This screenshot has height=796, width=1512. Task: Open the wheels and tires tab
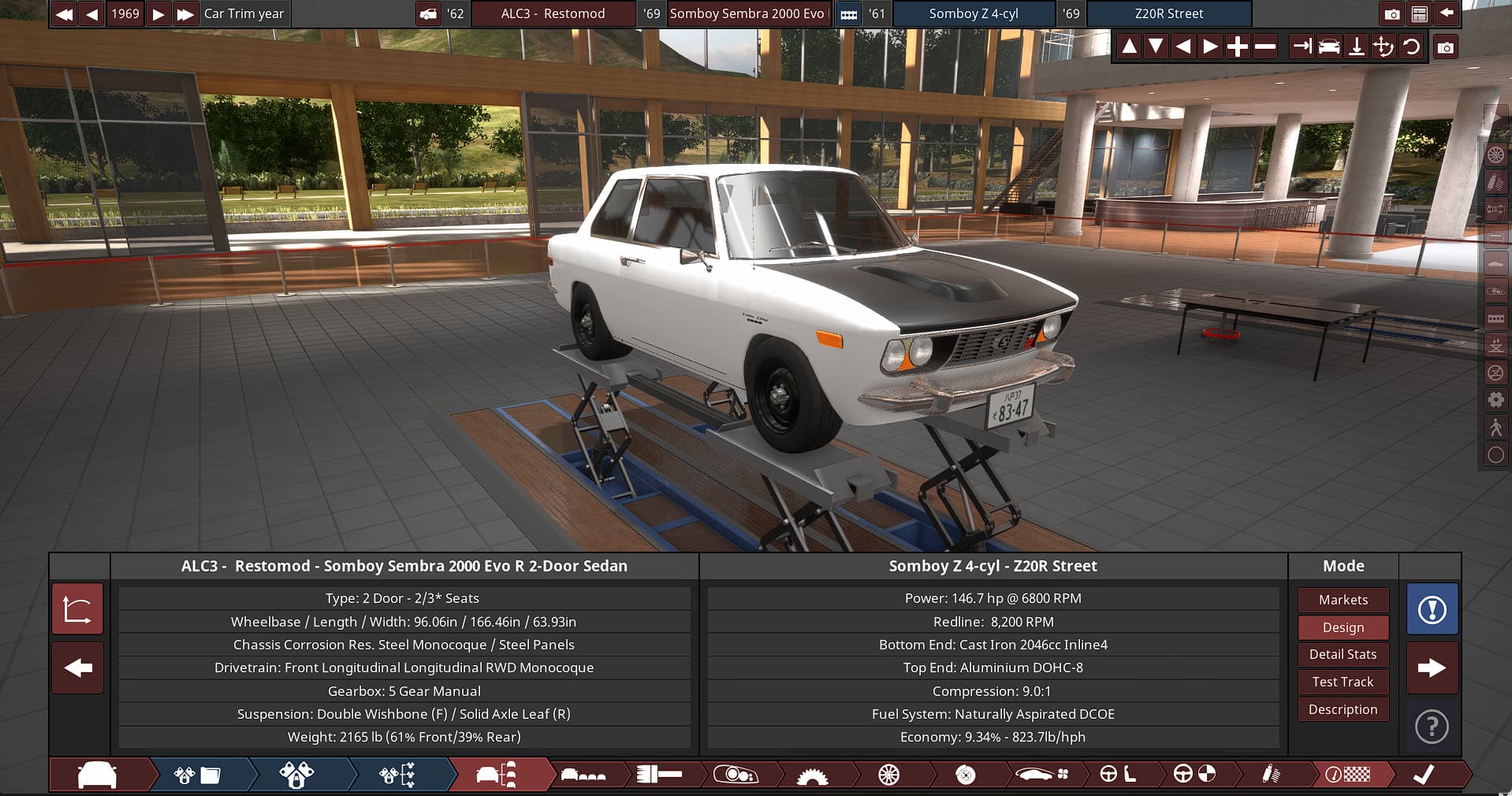[x=888, y=775]
